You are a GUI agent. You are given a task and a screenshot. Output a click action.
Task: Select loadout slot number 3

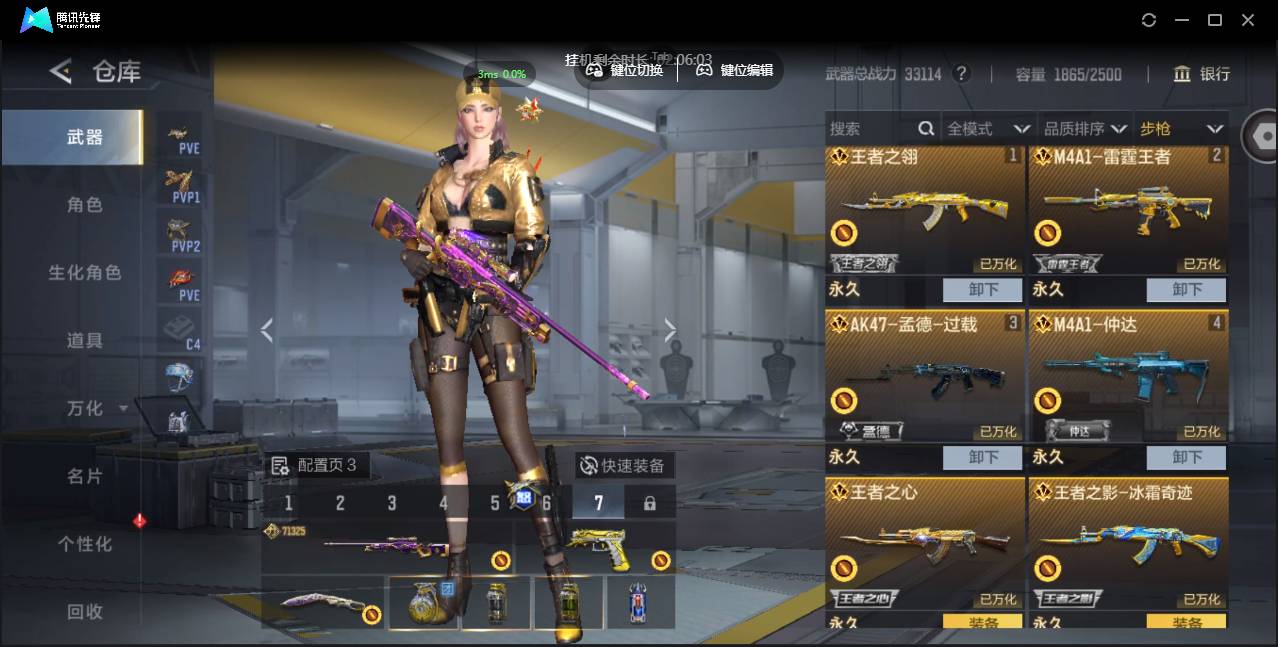391,503
